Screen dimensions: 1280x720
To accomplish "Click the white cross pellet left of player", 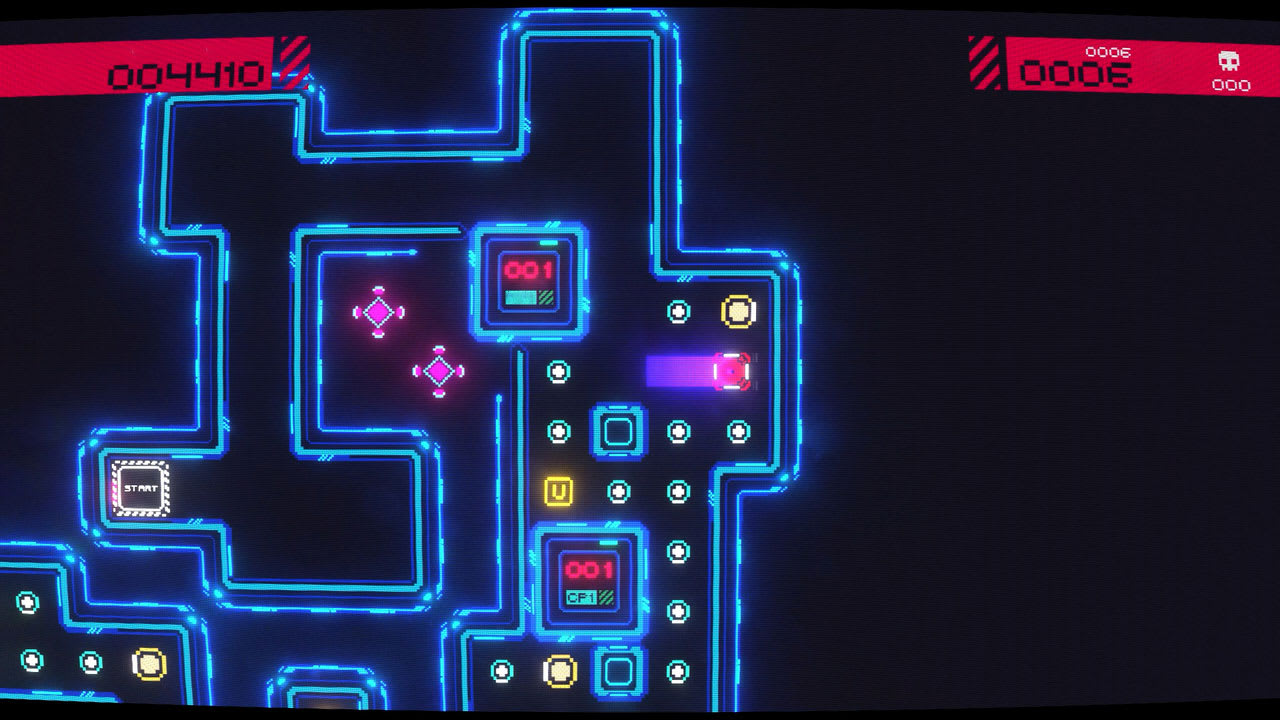I will (x=557, y=372).
